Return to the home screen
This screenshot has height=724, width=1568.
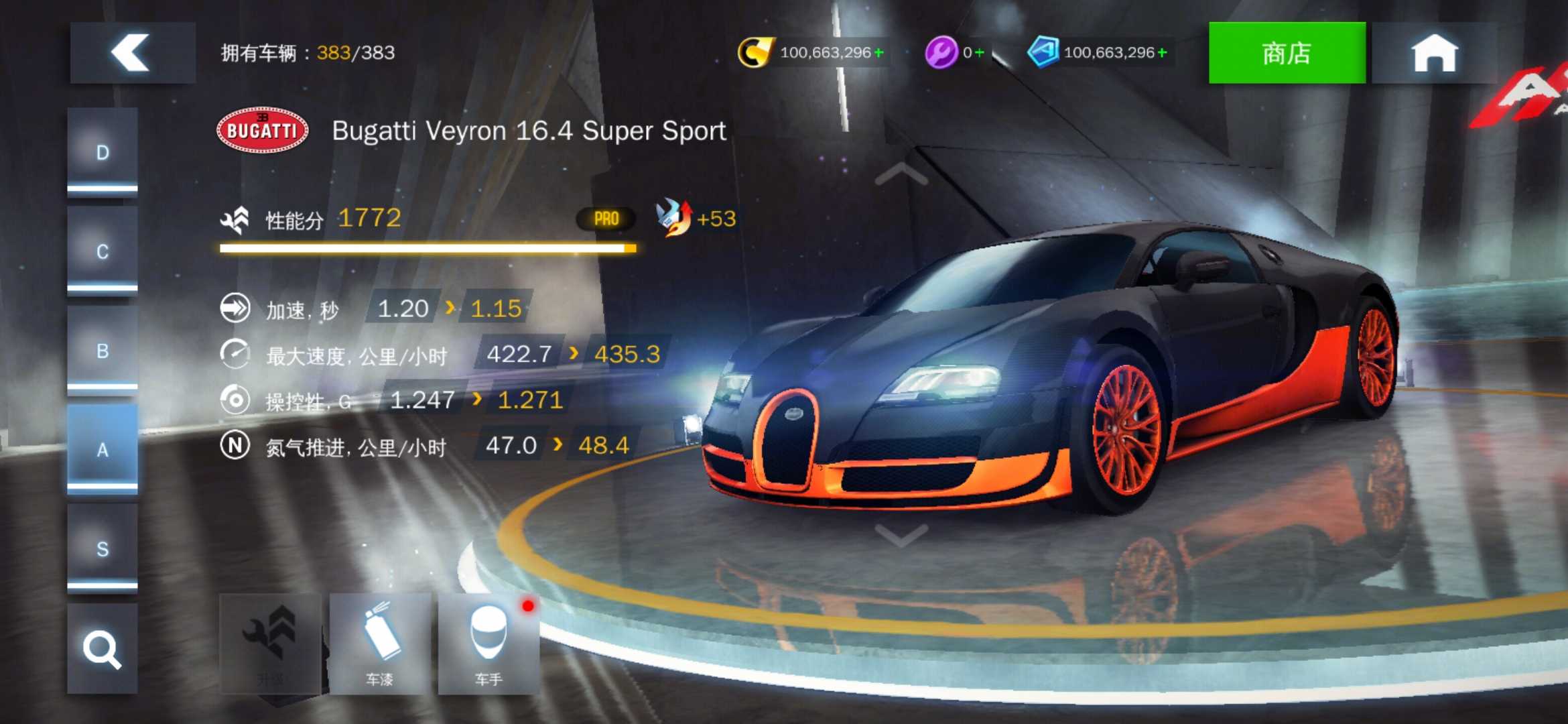(x=1434, y=53)
